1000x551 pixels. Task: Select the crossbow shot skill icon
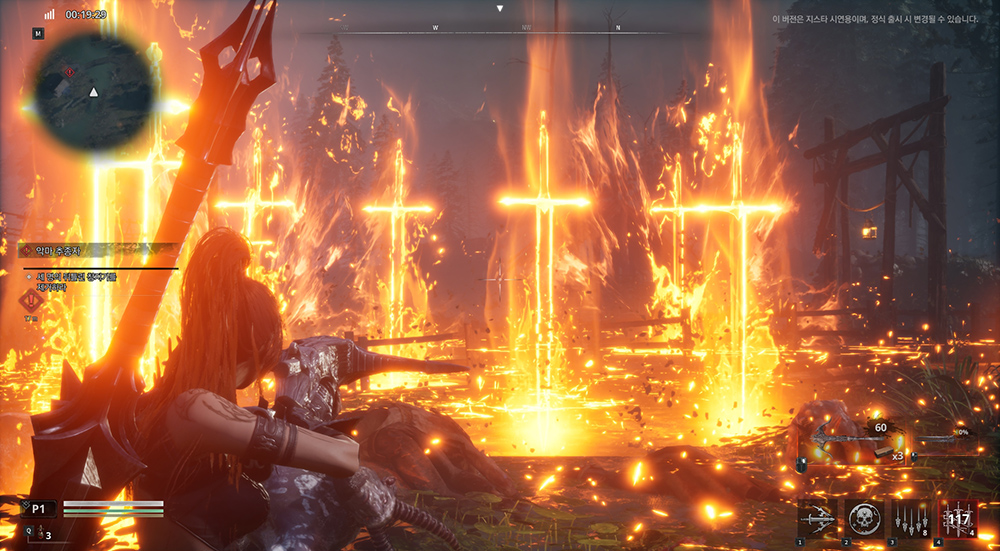click(x=817, y=520)
